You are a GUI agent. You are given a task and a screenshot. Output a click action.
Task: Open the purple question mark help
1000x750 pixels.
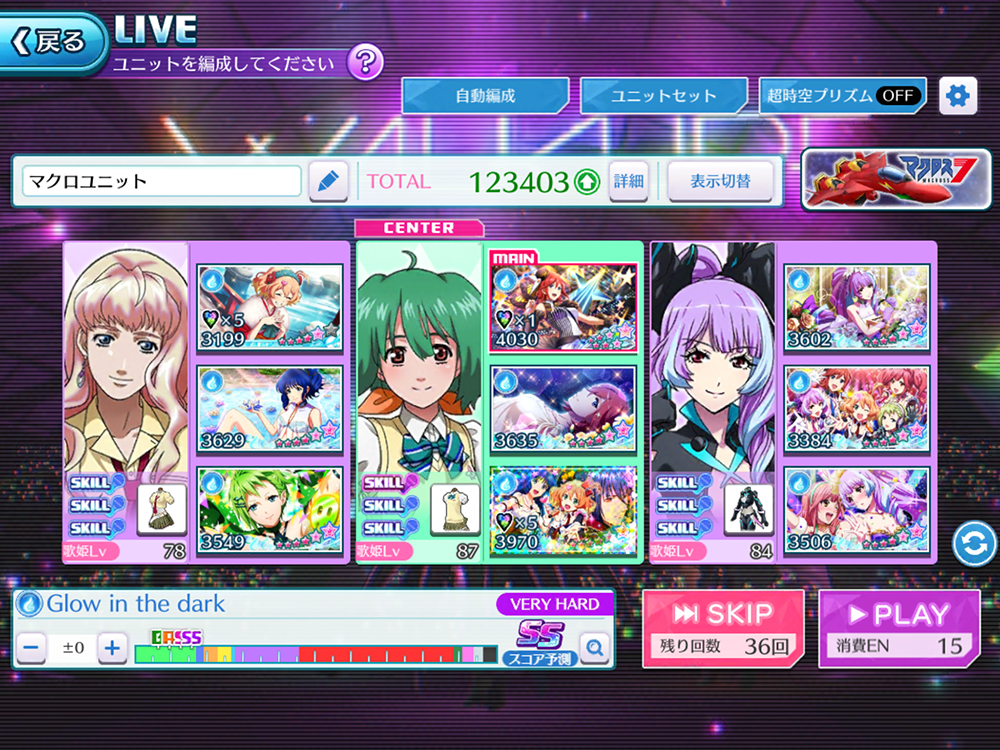pos(365,63)
